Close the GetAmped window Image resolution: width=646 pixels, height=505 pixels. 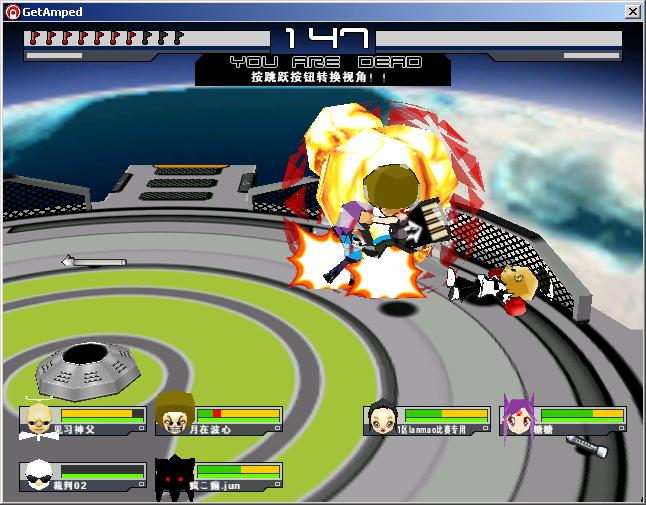(x=633, y=12)
